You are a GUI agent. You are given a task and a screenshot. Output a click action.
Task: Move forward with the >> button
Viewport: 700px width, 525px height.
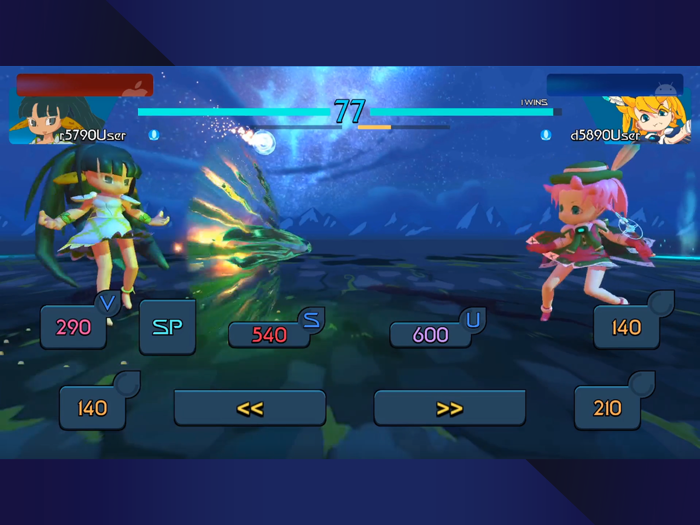pos(450,408)
